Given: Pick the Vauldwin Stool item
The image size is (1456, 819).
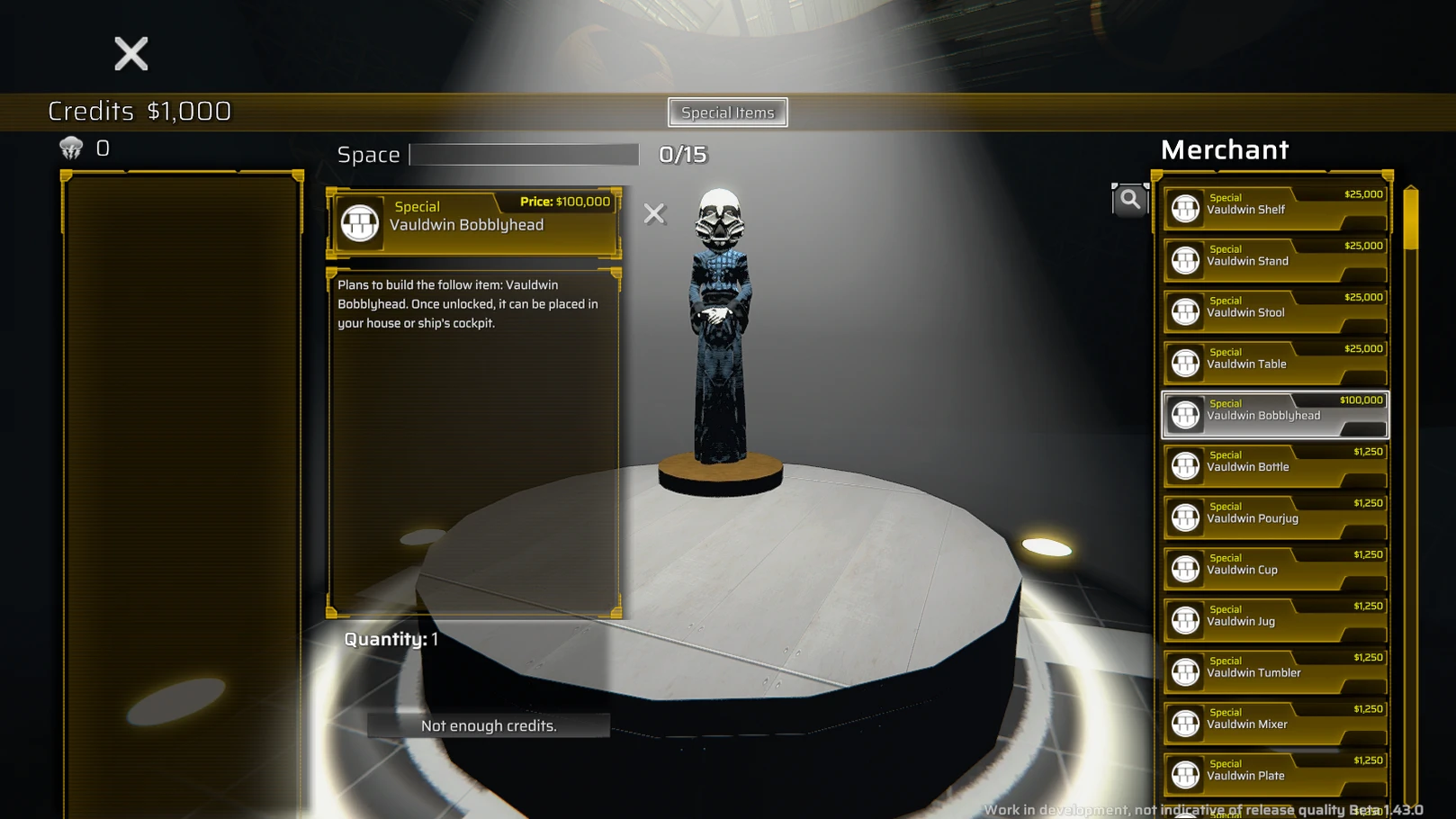Looking at the screenshot, I should (1274, 311).
